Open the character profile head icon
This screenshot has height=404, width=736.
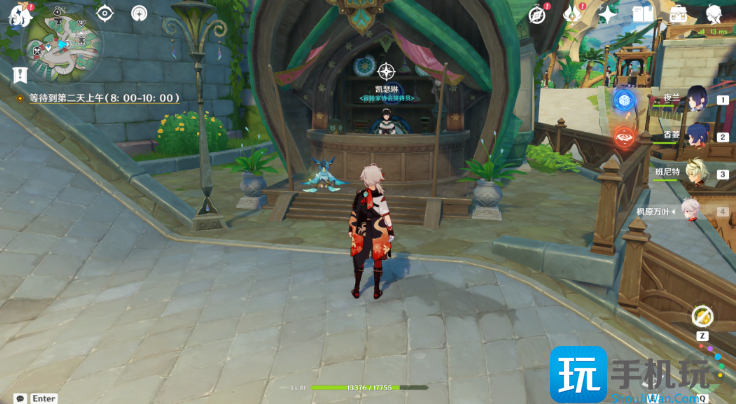pos(713,14)
